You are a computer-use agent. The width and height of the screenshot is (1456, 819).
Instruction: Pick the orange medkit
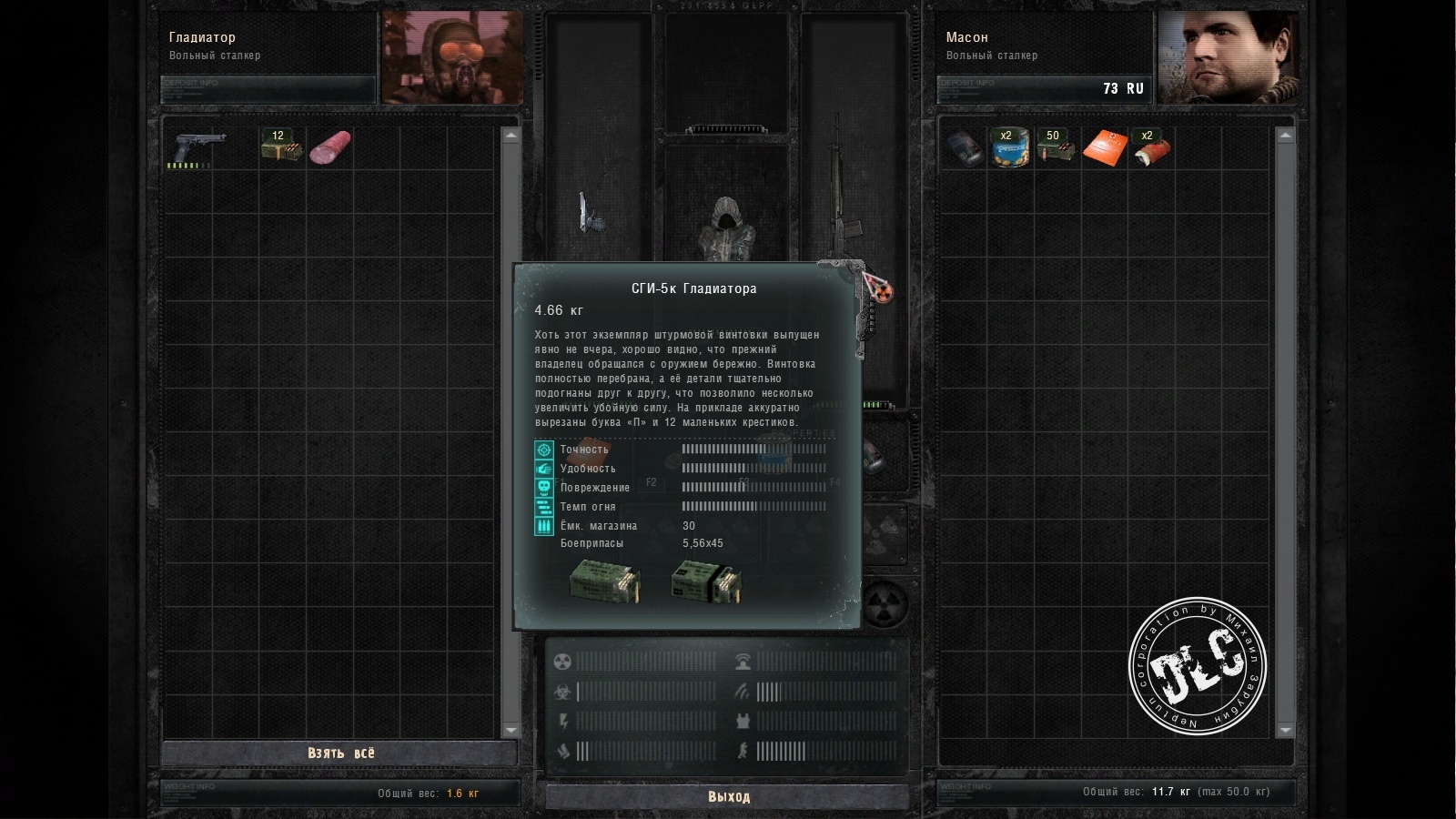point(1104,147)
